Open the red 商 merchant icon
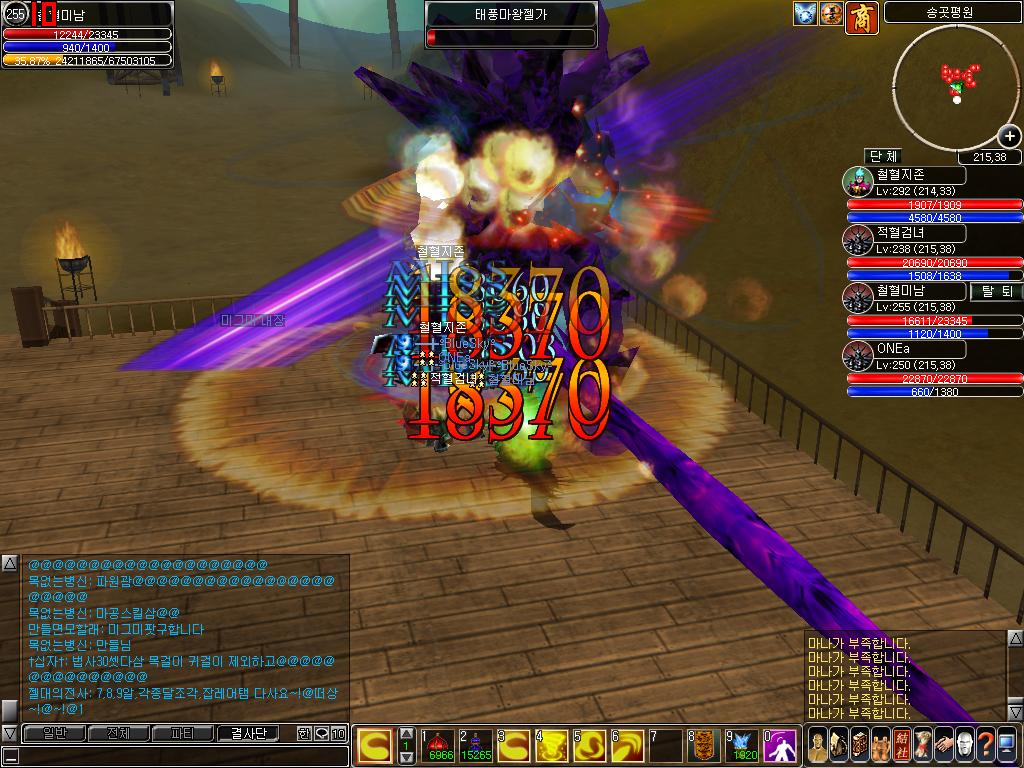 (861, 15)
